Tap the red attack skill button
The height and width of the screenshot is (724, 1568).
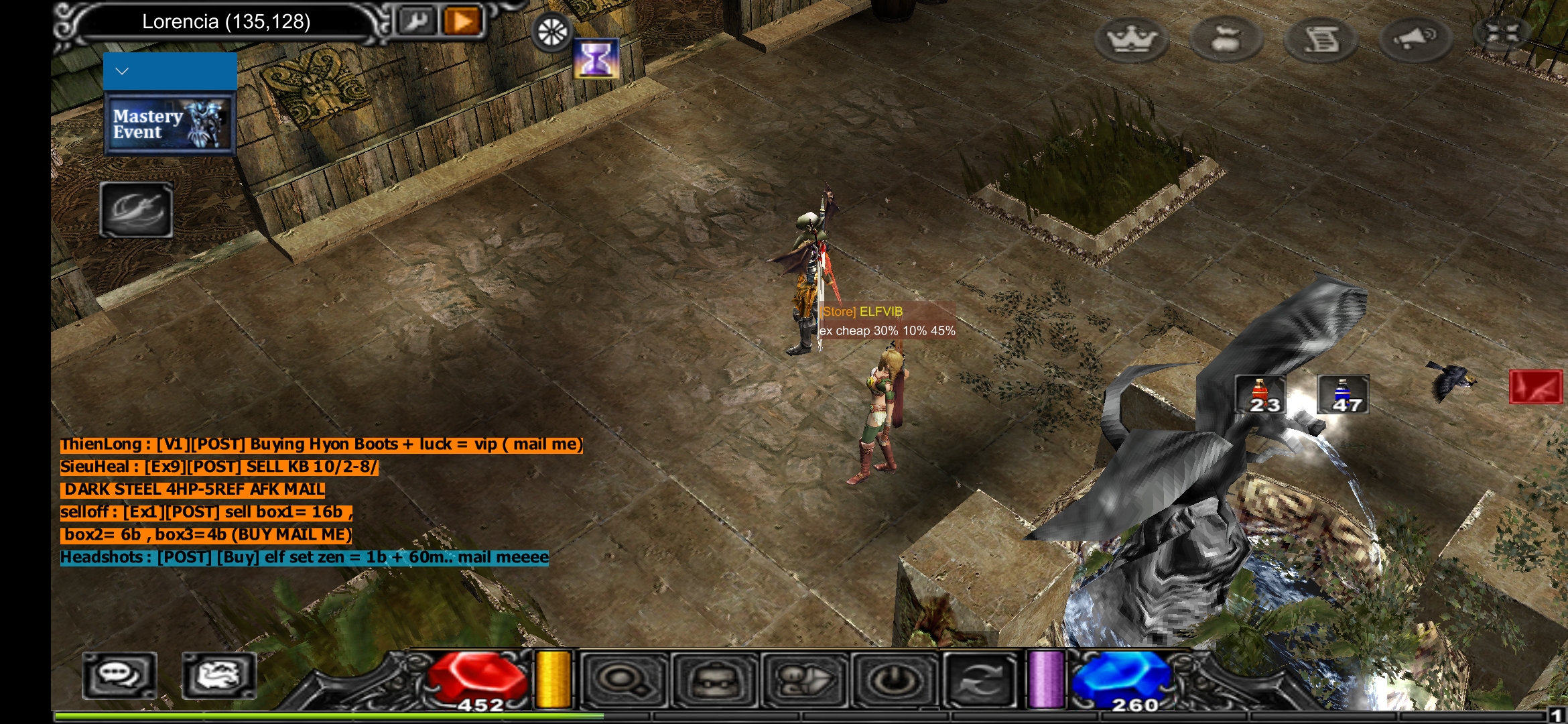(x=1535, y=387)
